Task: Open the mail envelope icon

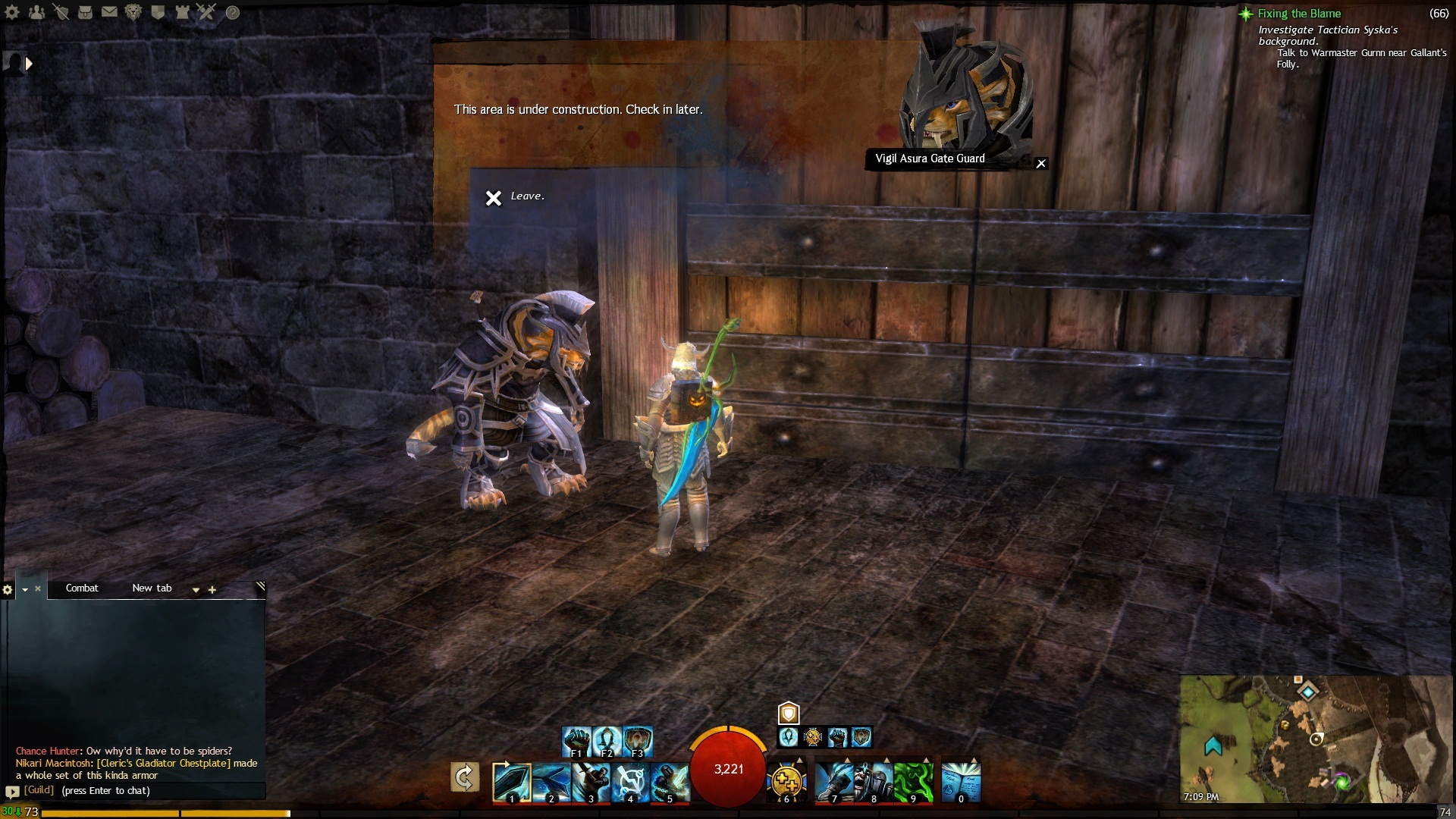Action: [109, 12]
